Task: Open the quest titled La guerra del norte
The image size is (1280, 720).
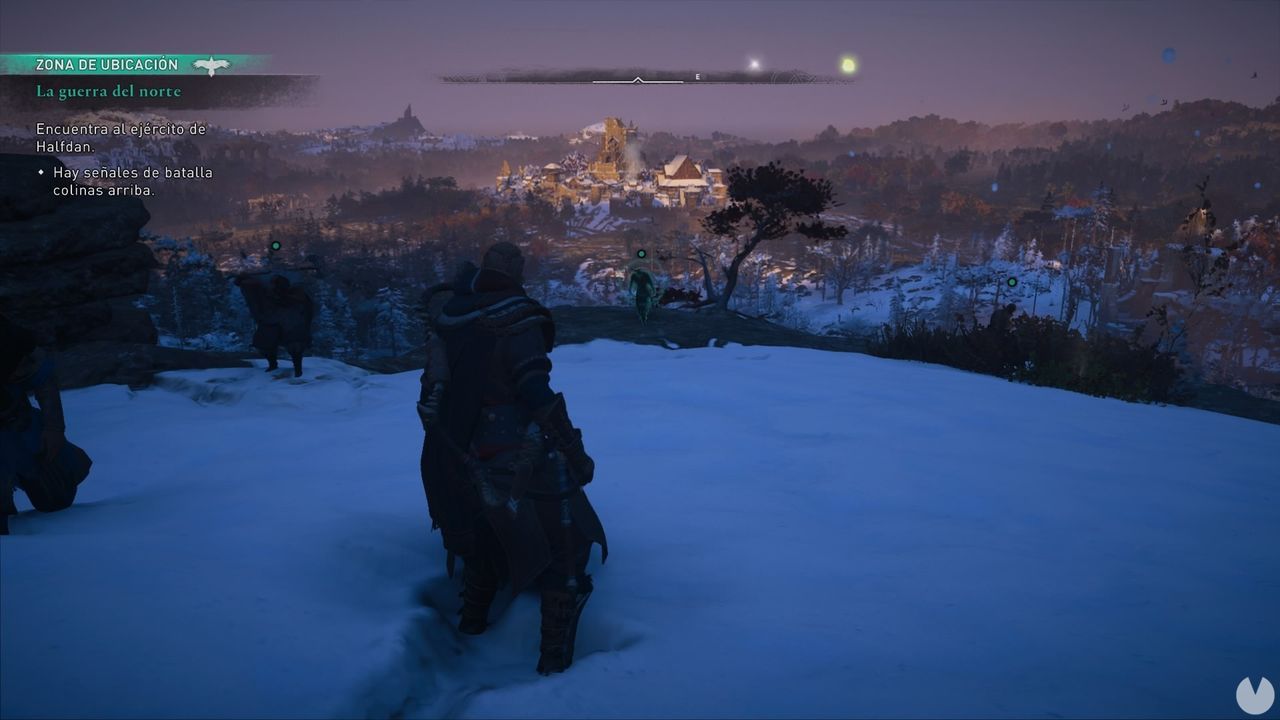Action: 107,91
